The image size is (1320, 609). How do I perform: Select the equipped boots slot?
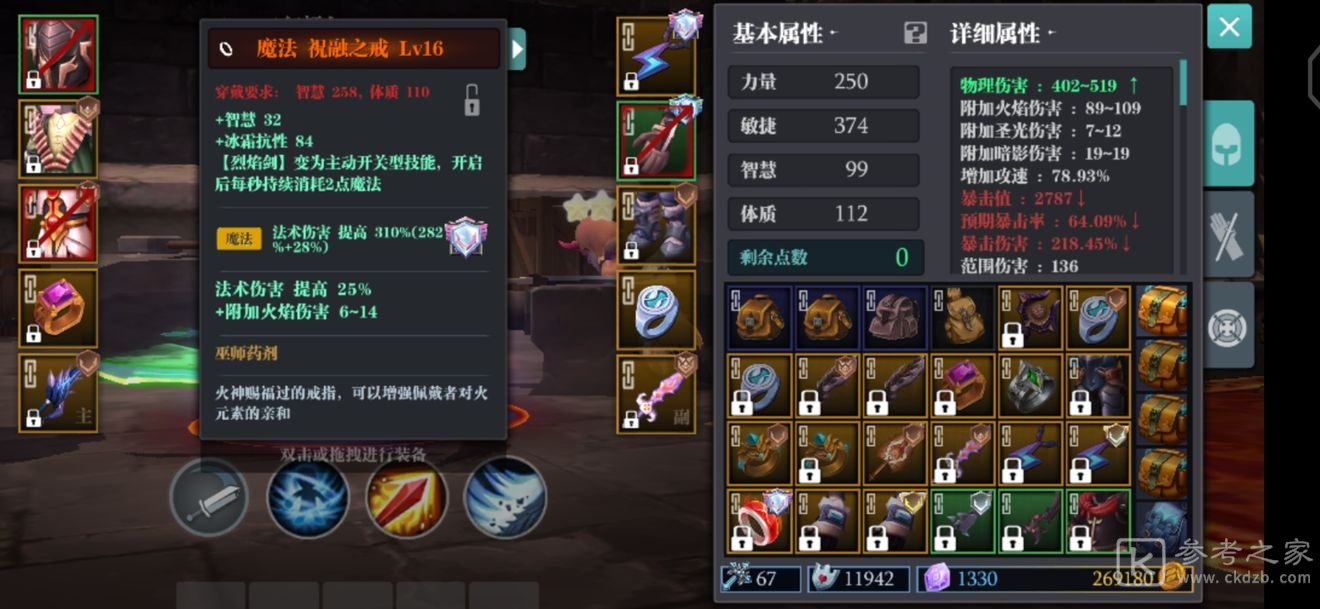pyautogui.click(x=656, y=223)
